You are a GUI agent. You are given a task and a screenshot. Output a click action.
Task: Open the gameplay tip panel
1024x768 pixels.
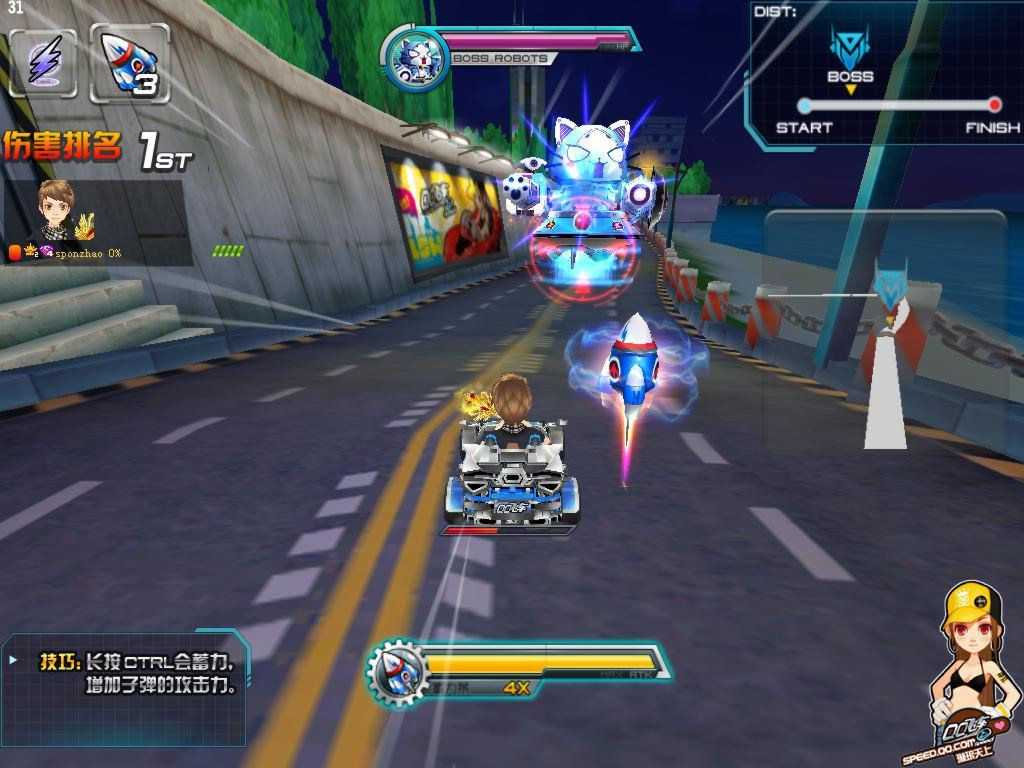tap(124, 688)
